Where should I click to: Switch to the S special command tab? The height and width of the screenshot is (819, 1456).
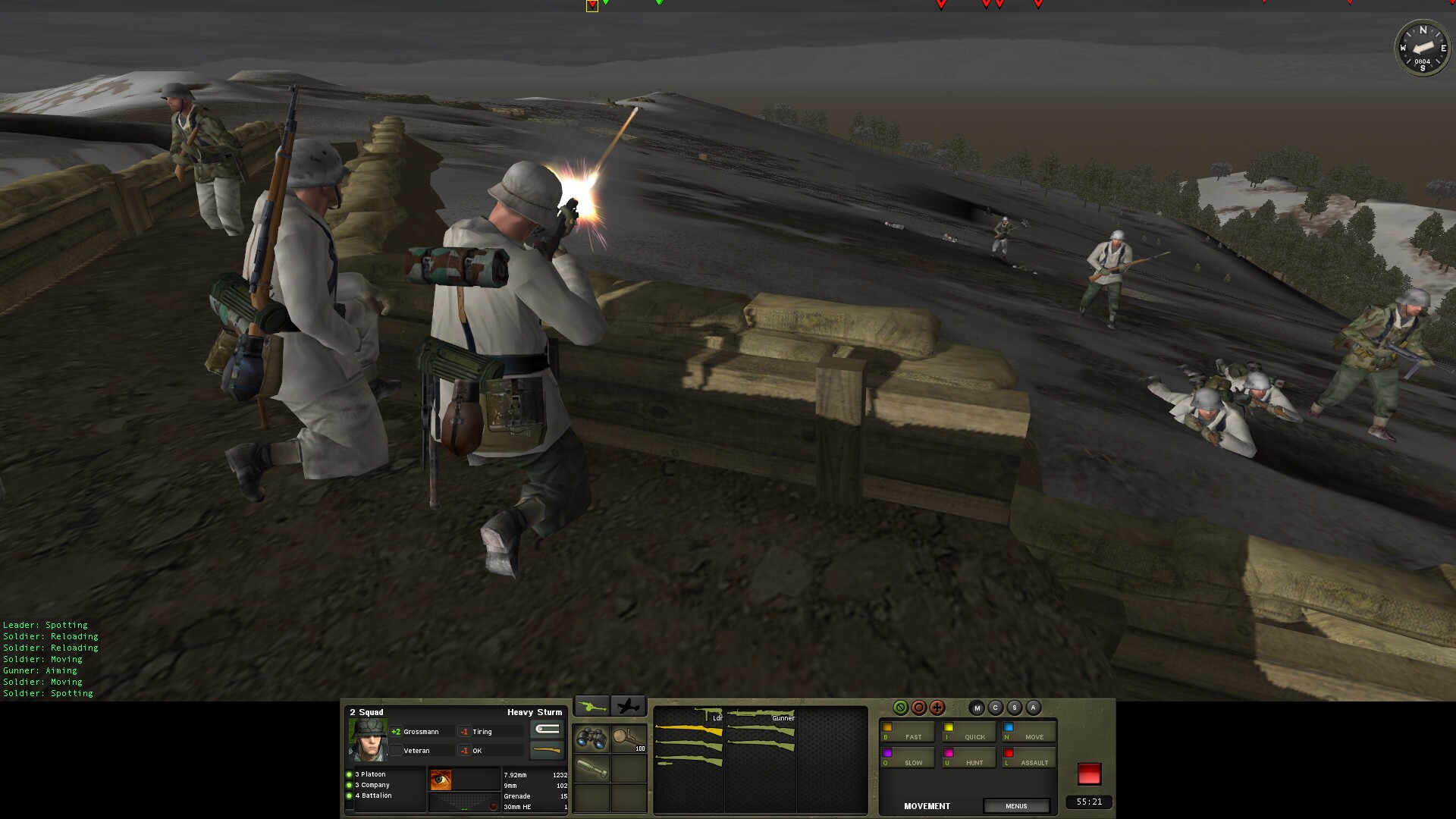coord(1014,708)
